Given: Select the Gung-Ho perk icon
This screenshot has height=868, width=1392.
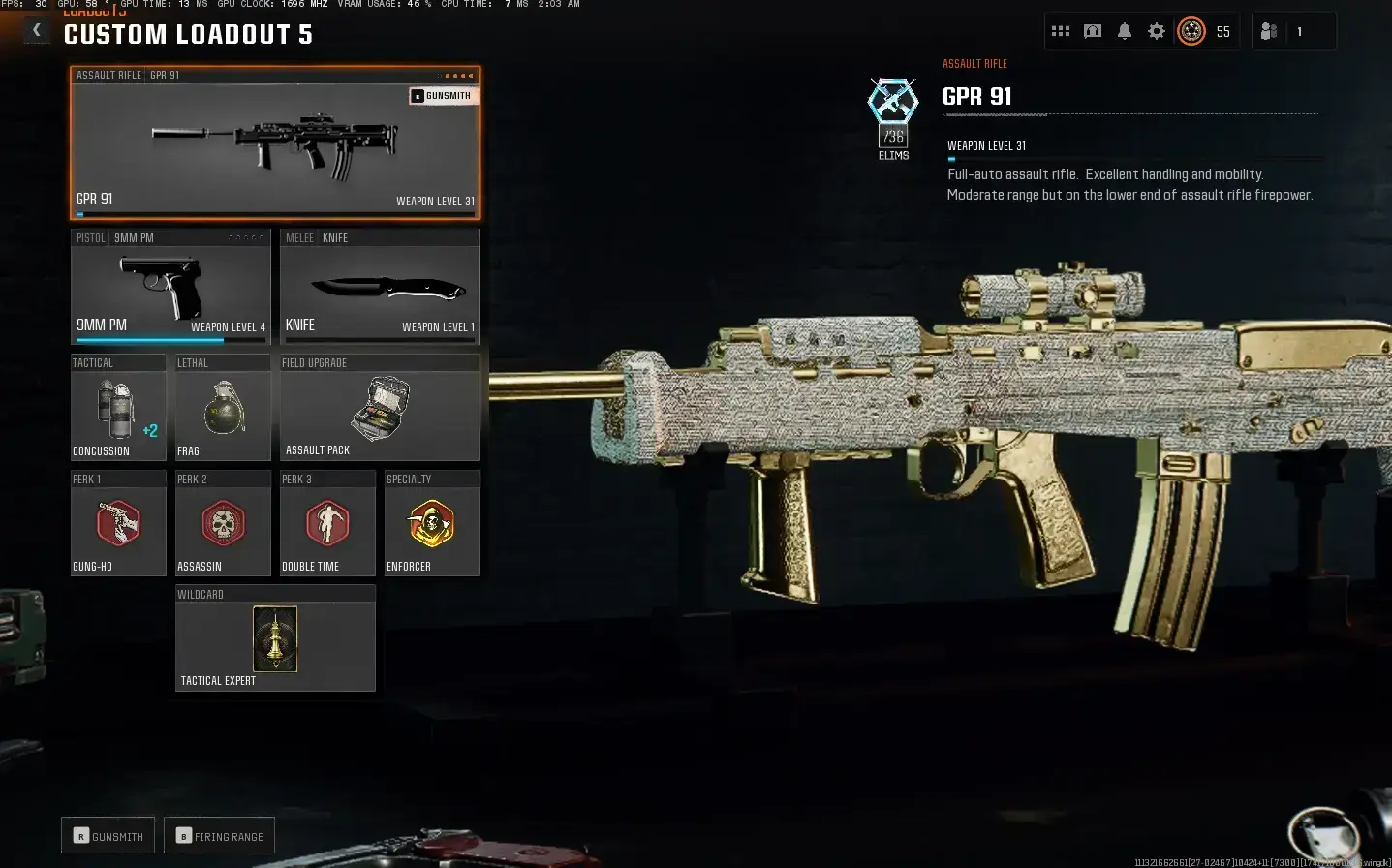Looking at the screenshot, I should (117, 523).
